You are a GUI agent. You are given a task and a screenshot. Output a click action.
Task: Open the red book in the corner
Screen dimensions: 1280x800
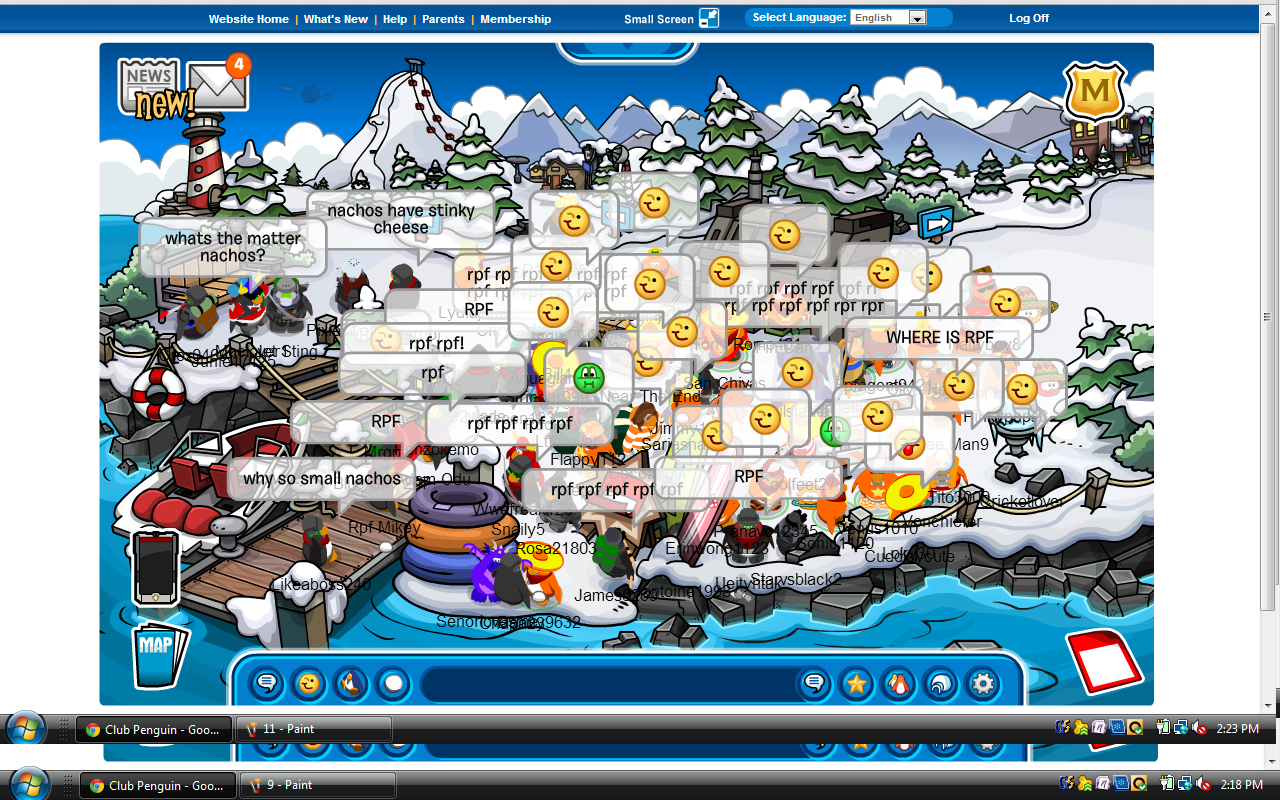point(1104,660)
